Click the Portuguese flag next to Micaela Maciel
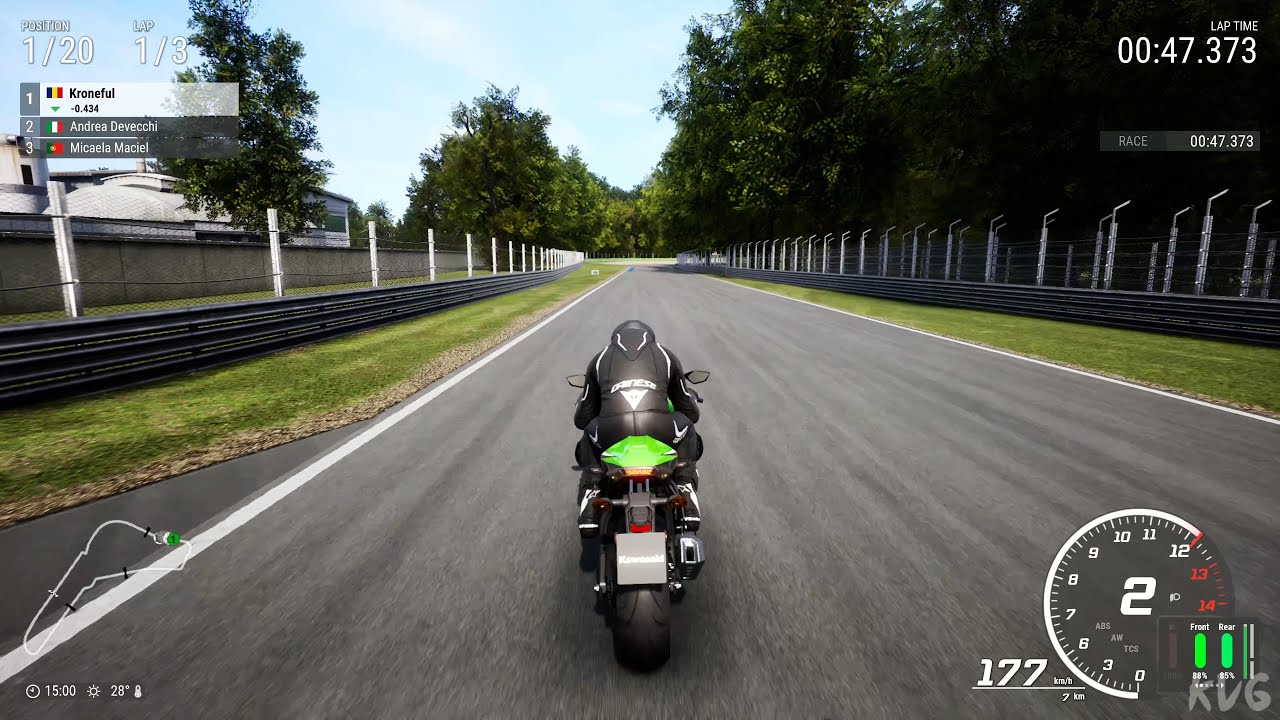The height and width of the screenshot is (720, 1280). (x=54, y=147)
